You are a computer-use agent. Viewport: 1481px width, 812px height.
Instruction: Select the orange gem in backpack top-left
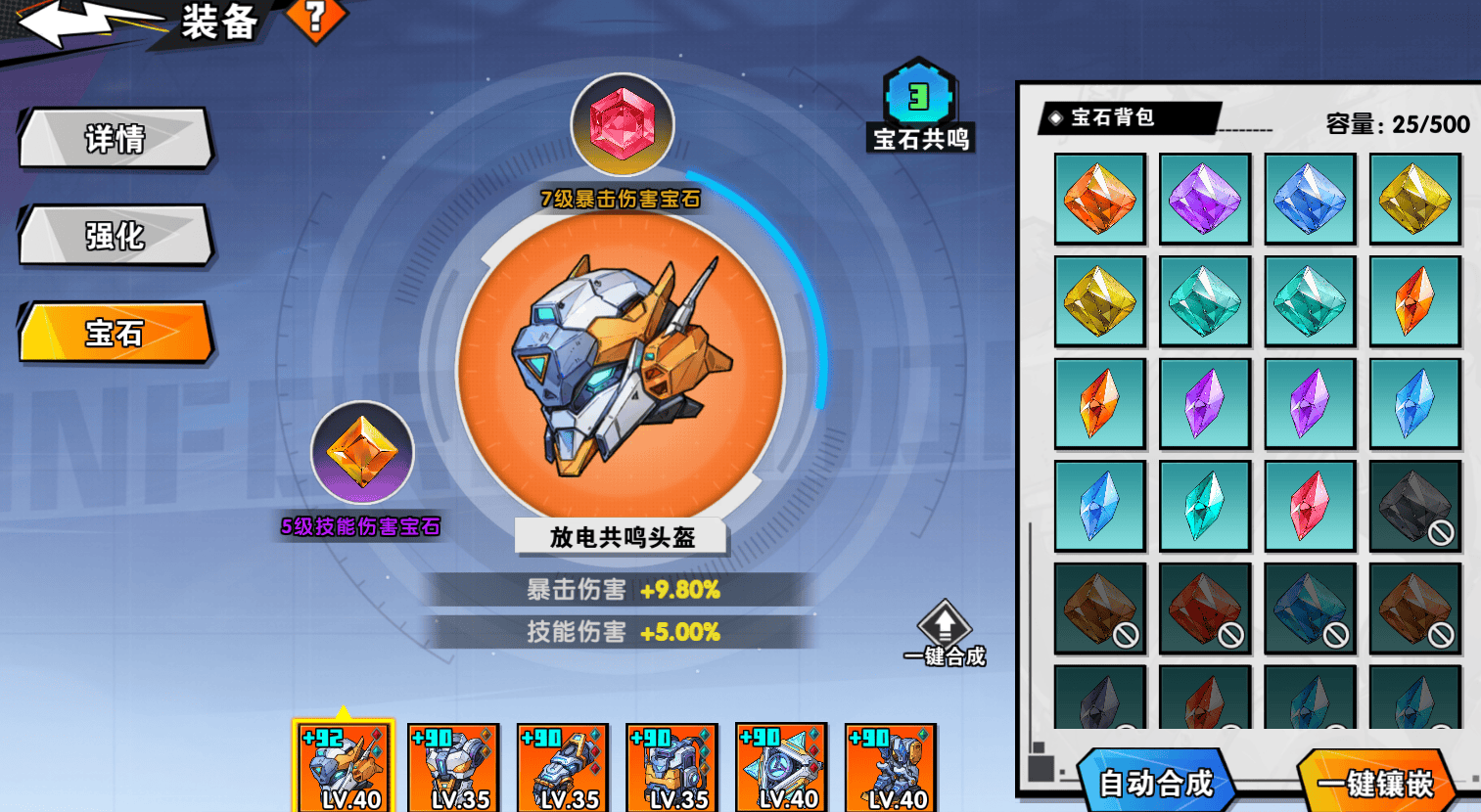(x=1098, y=197)
